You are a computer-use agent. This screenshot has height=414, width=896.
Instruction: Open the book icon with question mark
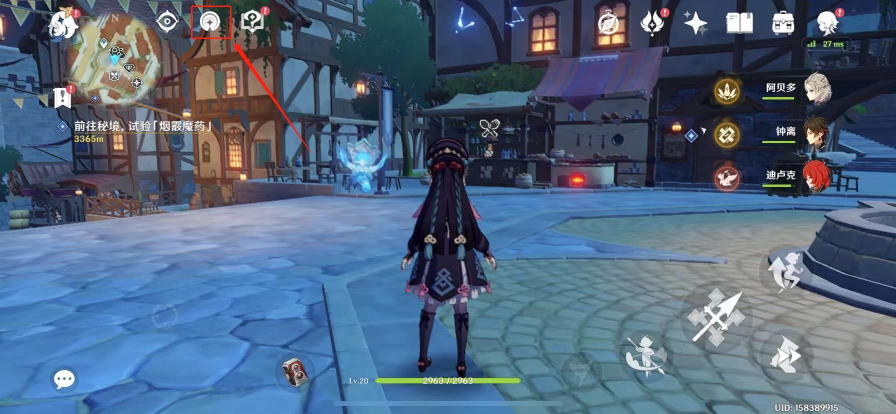click(x=254, y=22)
